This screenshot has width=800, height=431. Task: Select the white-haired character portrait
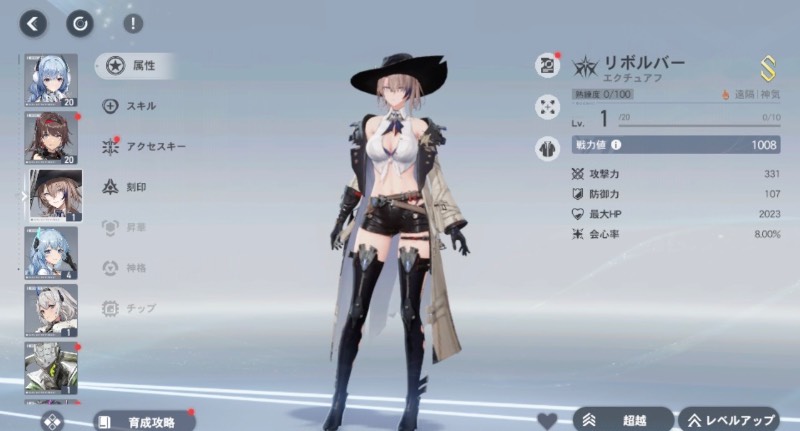(50, 310)
